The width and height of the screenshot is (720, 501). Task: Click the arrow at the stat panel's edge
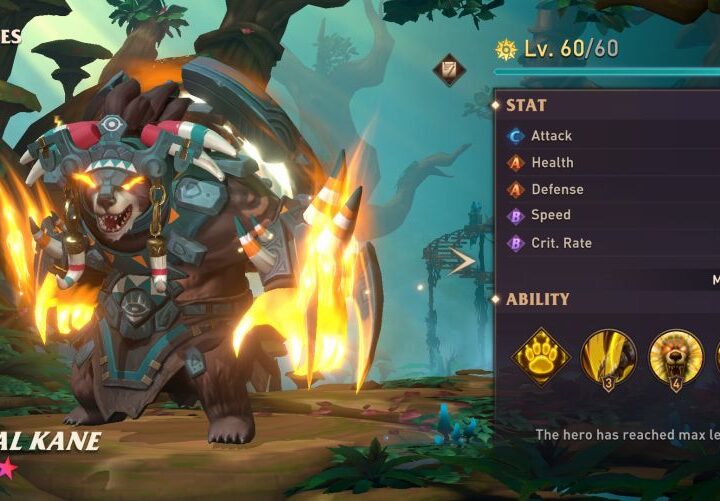click(x=463, y=262)
